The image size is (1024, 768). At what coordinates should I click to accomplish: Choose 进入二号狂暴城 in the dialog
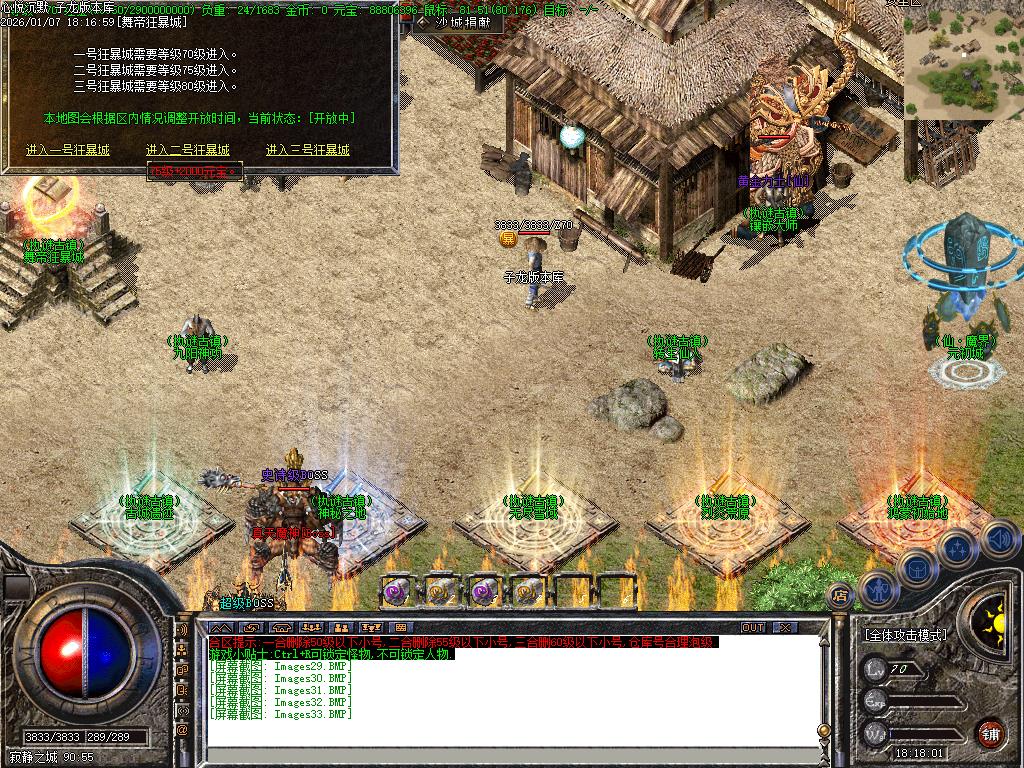click(187, 150)
